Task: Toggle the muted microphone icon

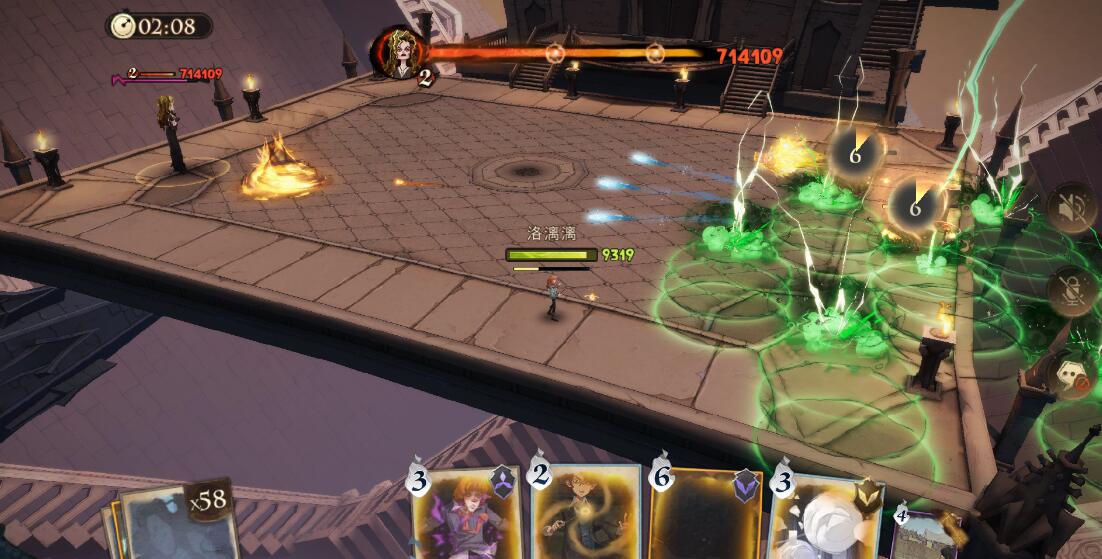Action: tap(1070, 291)
